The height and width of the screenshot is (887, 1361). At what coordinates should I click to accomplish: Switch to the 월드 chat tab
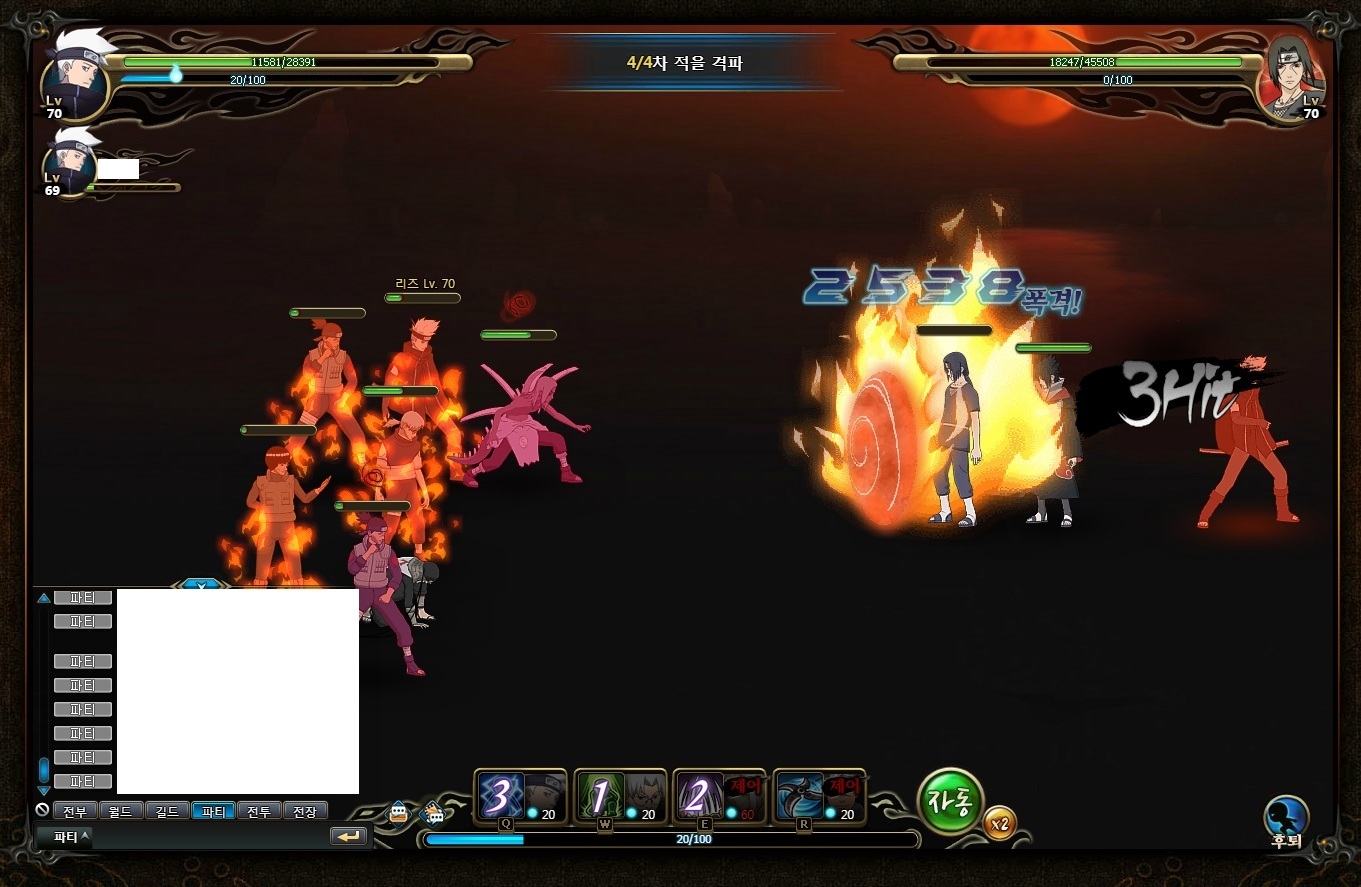coord(121,811)
